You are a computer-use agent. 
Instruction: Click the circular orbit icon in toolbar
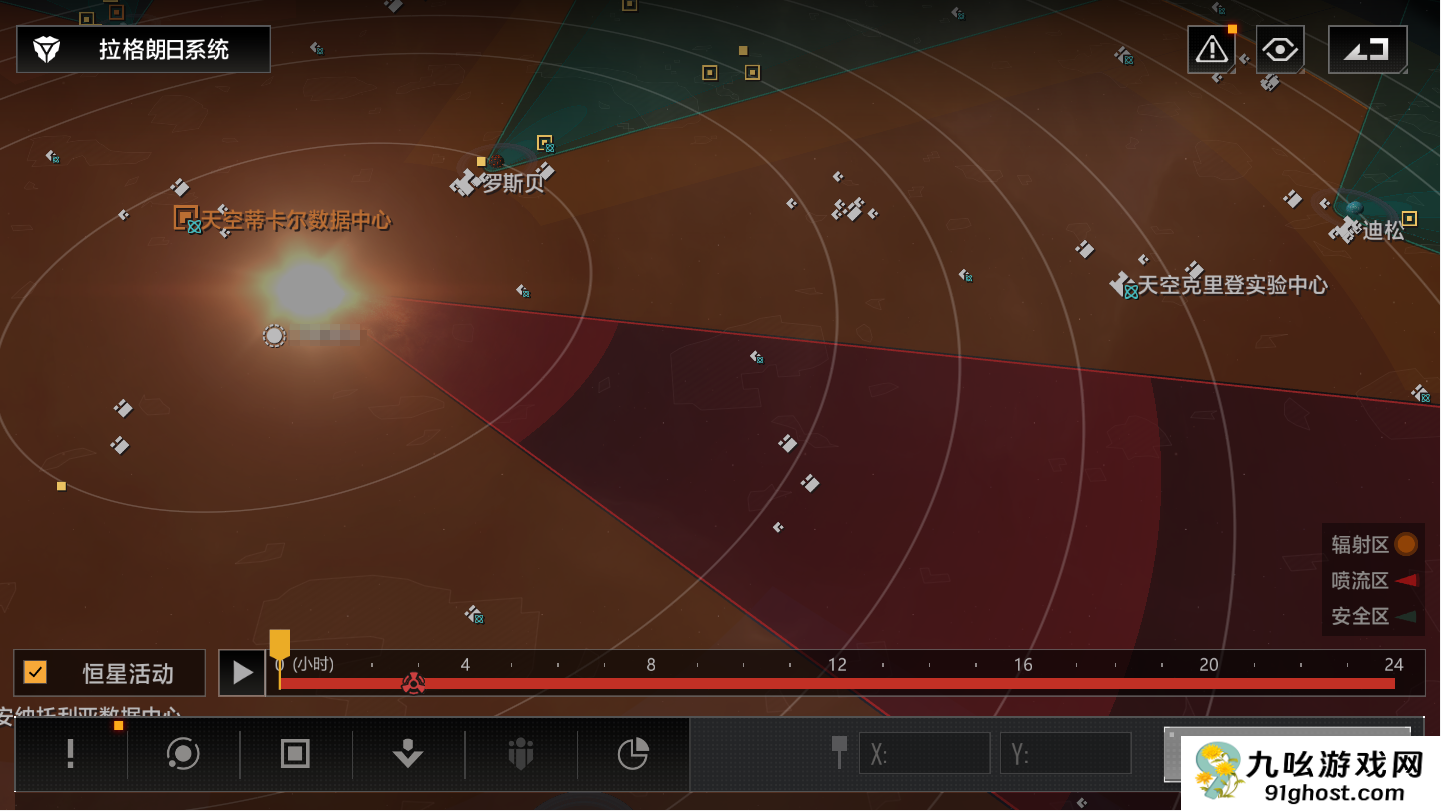[x=182, y=754]
